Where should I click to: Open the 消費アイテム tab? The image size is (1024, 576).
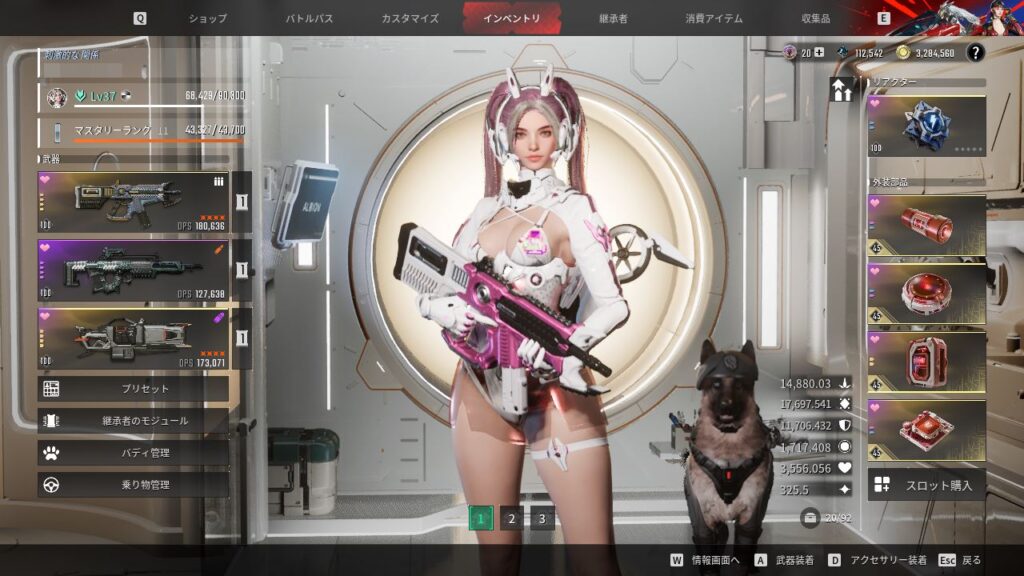714,18
